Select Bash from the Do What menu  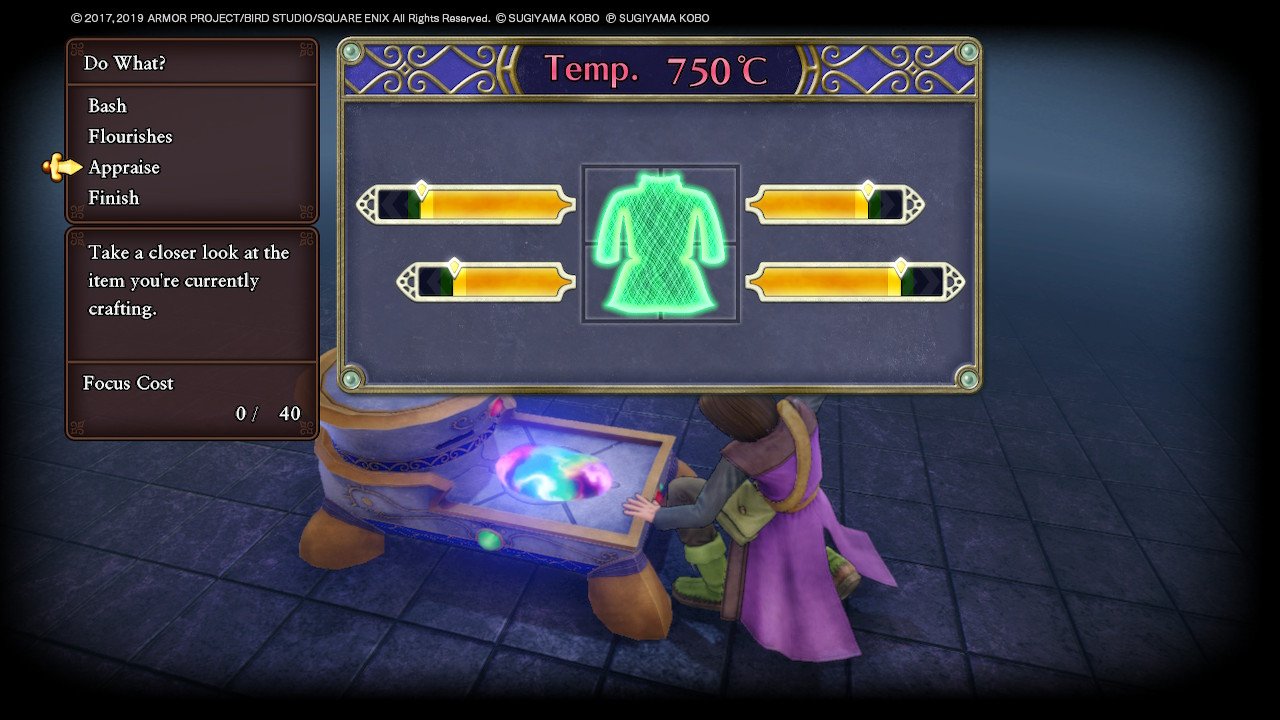pos(107,106)
